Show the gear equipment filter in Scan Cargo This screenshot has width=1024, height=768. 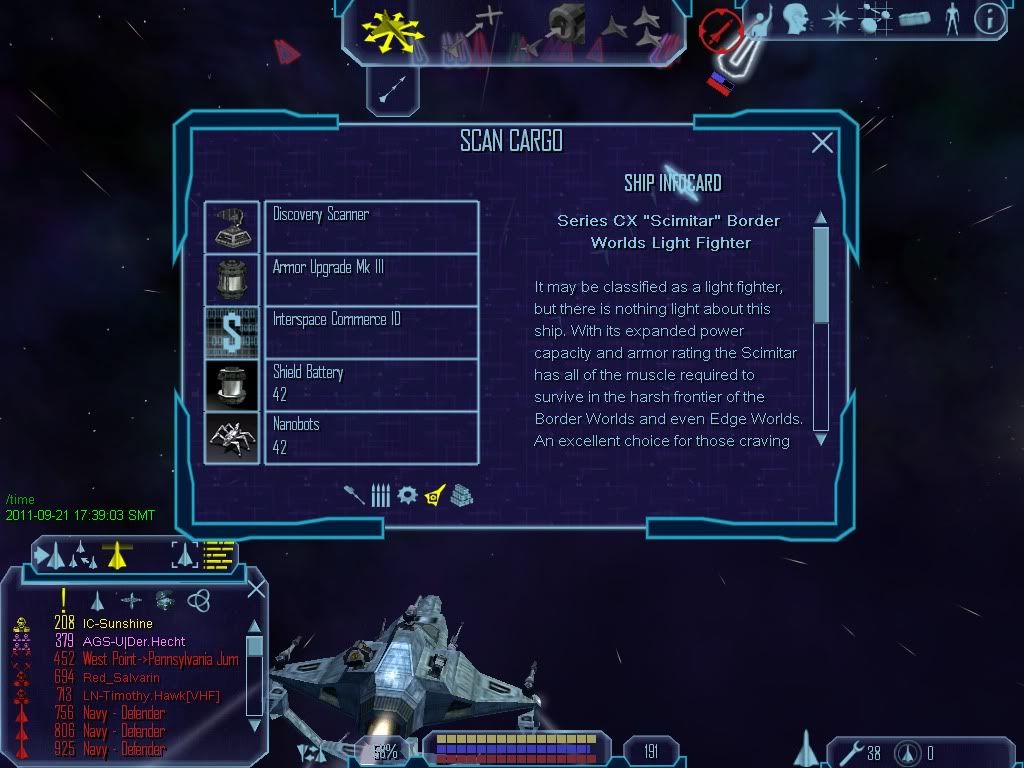[406, 495]
